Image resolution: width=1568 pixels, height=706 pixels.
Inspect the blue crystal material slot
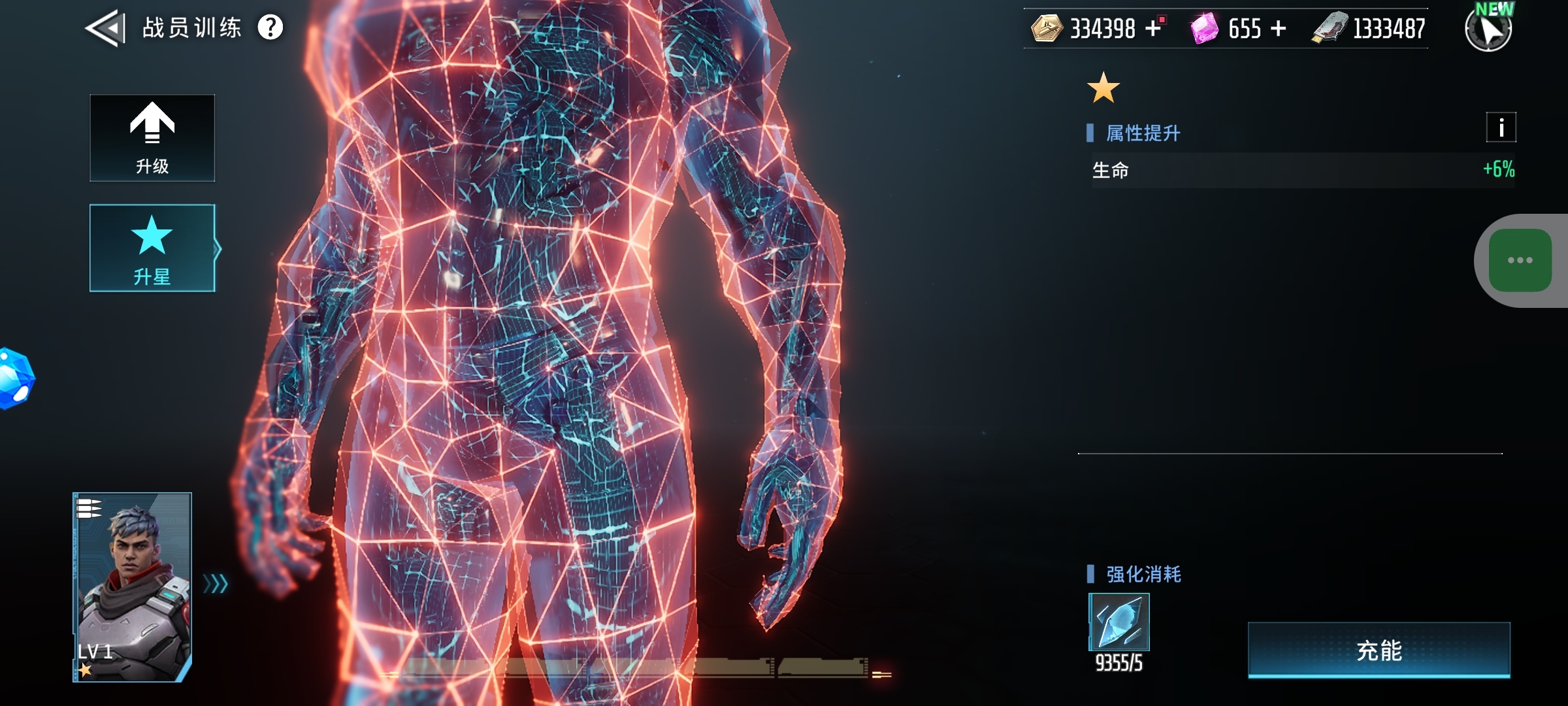(1119, 622)
